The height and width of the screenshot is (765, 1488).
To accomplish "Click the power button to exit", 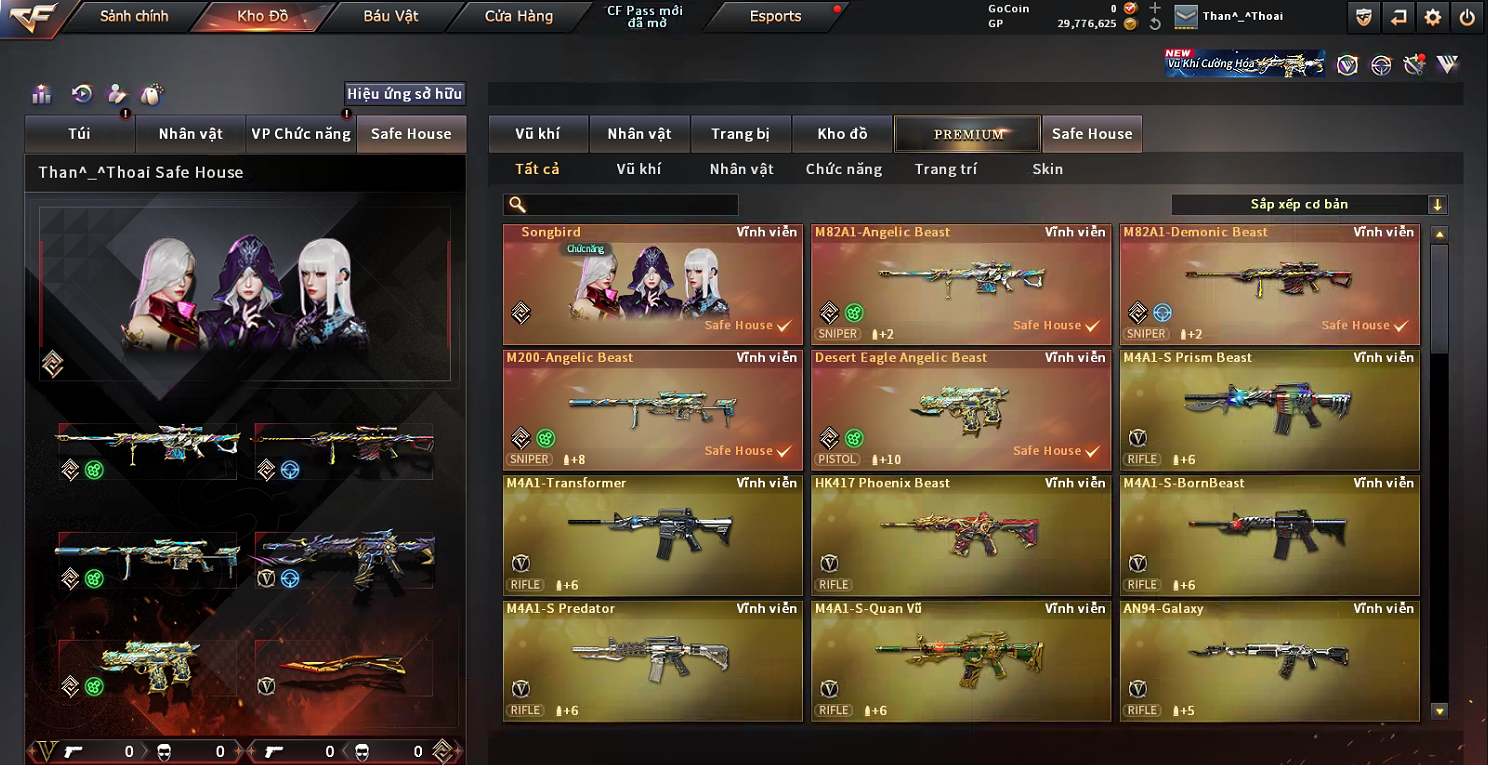I will (x=1466, y=16).
